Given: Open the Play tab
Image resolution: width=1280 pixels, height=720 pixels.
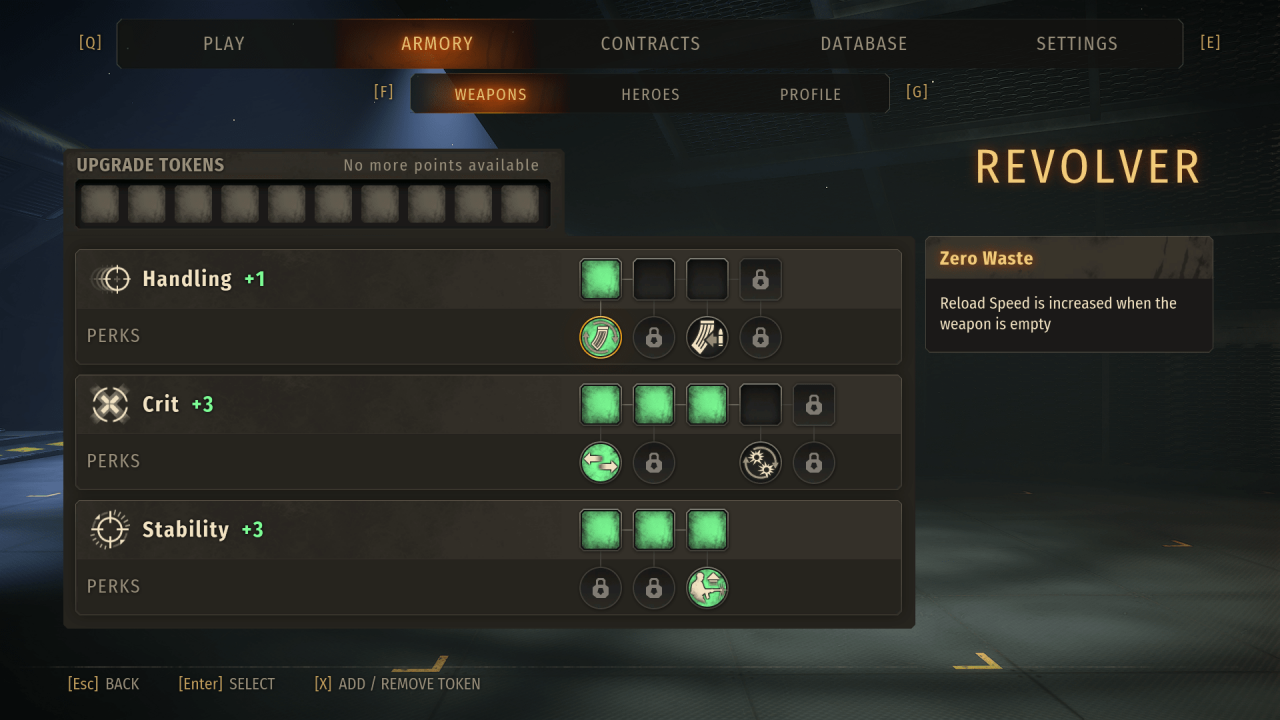Looking at the screenshot, I should (224, 44).
